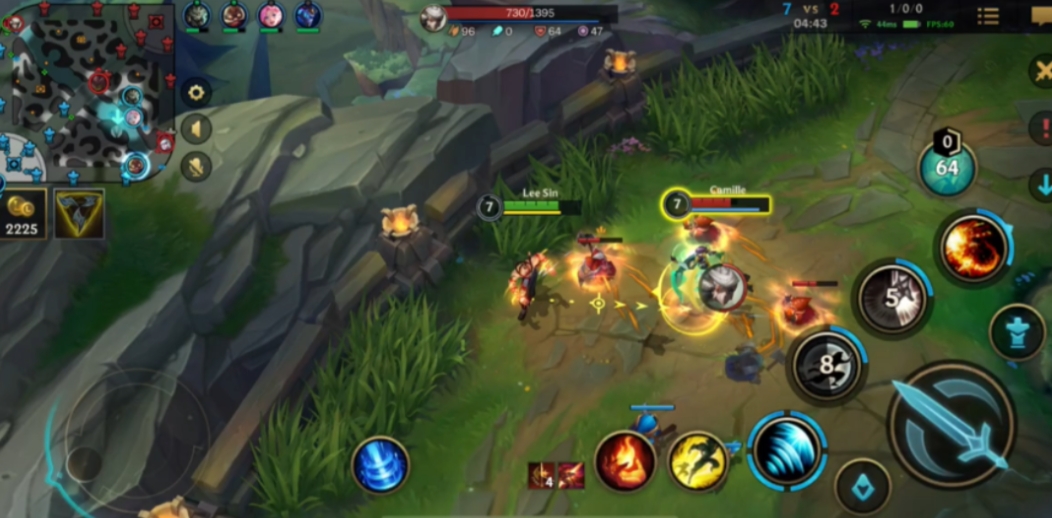Select the ability showing a 5 cooldown

click(893, 297)
